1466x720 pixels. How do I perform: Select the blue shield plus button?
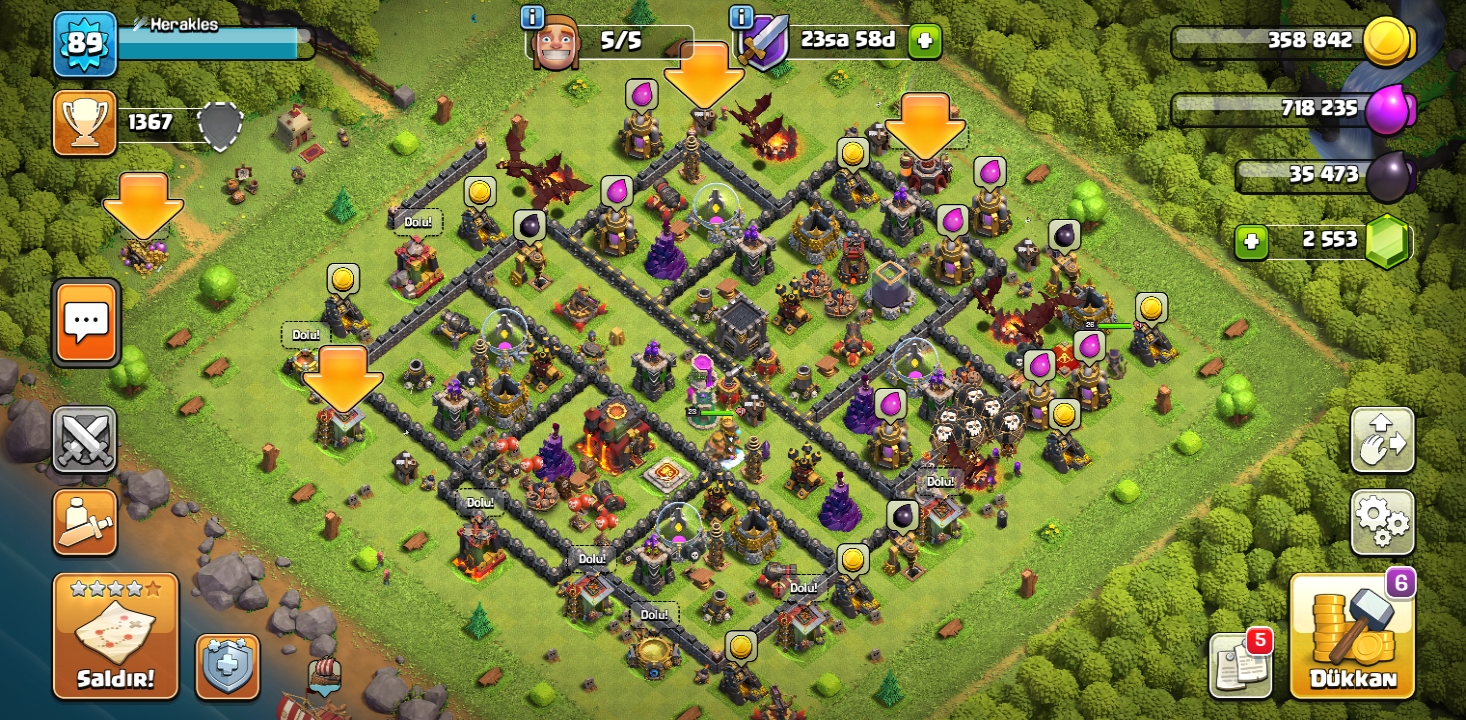[227, 666]
